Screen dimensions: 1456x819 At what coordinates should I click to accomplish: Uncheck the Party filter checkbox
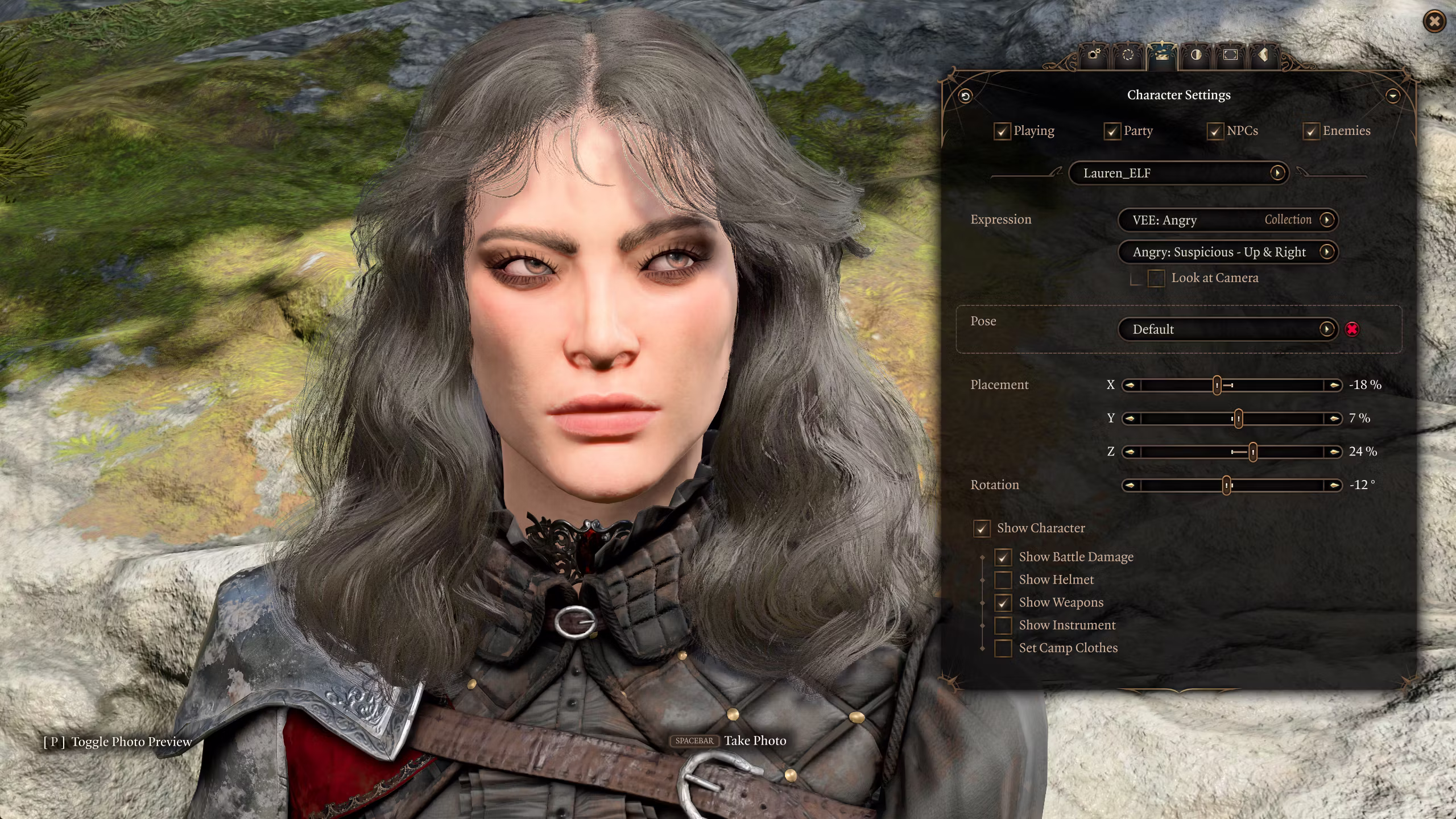[1112, 131]
